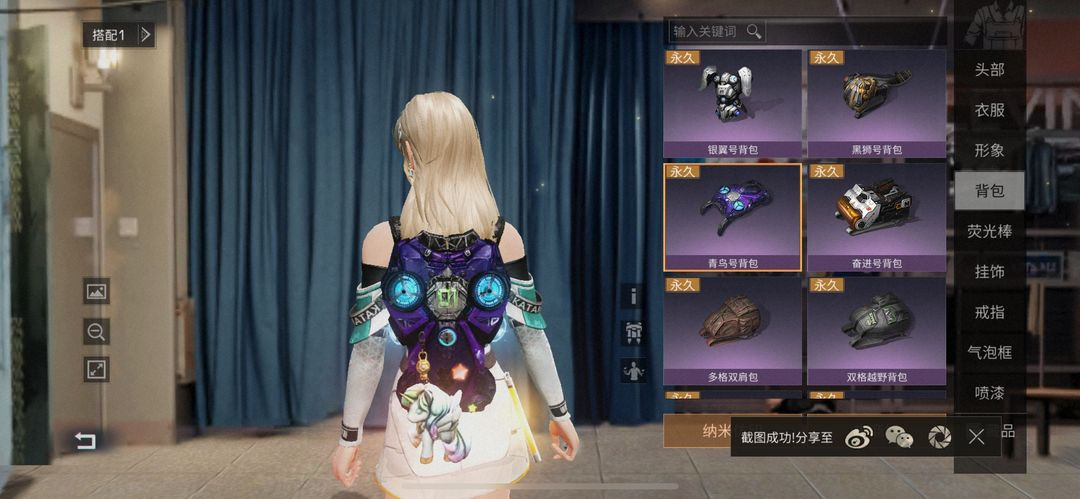Select the 双格越野背包 backpack

pyautogui.click(x=876, y=331)
